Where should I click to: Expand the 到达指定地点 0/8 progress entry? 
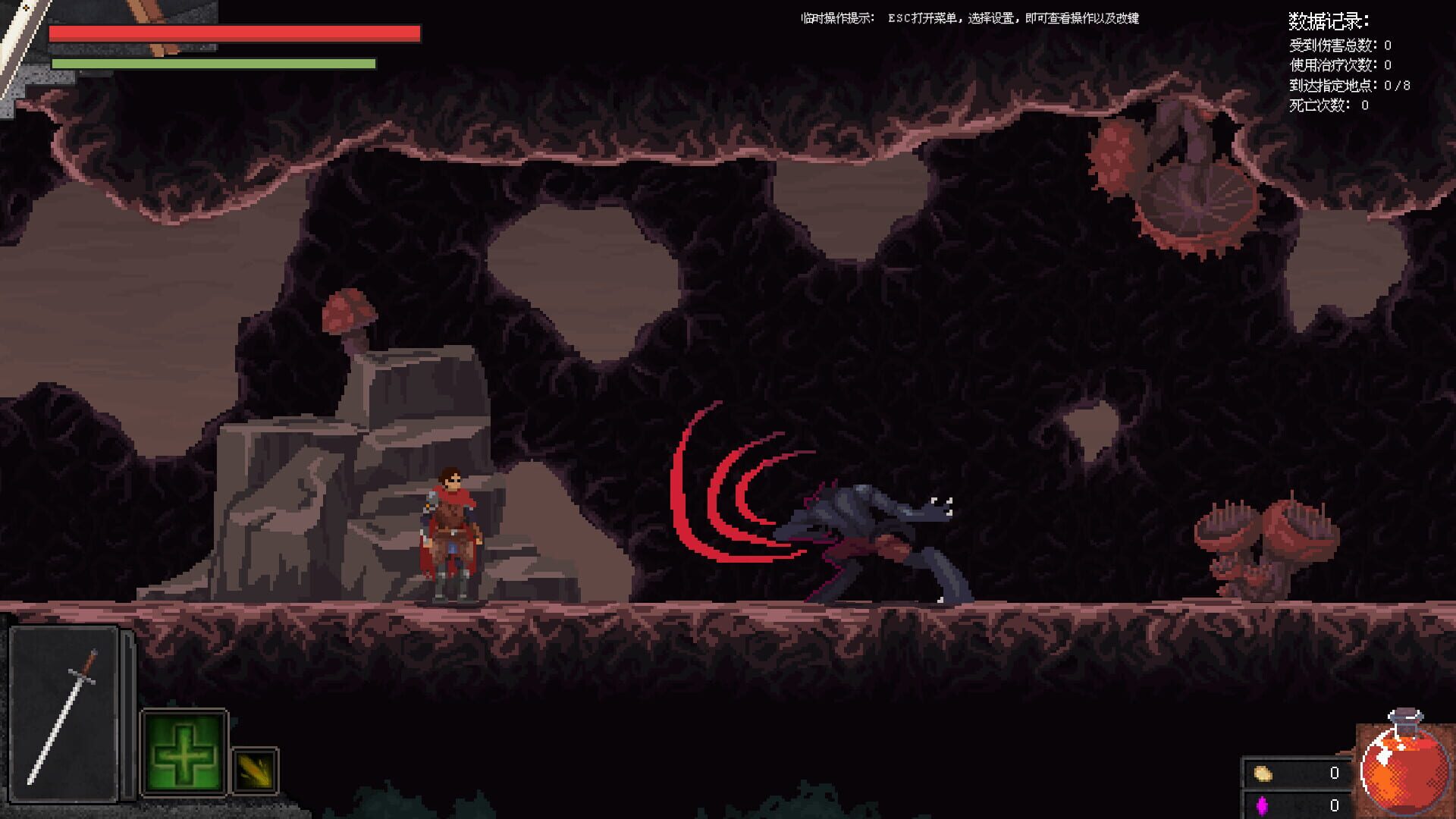point(1346,86)
